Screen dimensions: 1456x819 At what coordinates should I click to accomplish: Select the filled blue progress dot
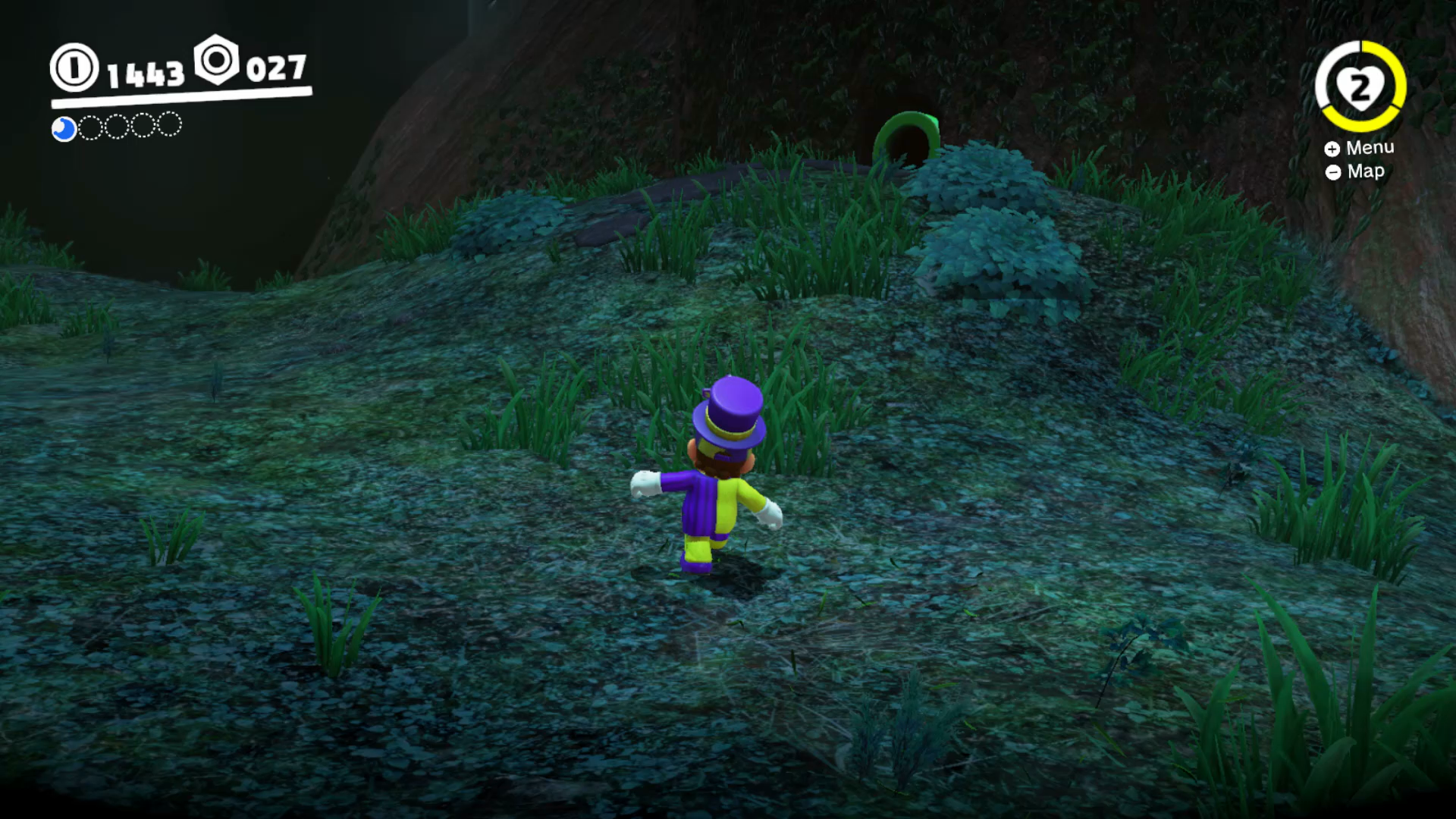pyautogui.click(x=64, y=130)
